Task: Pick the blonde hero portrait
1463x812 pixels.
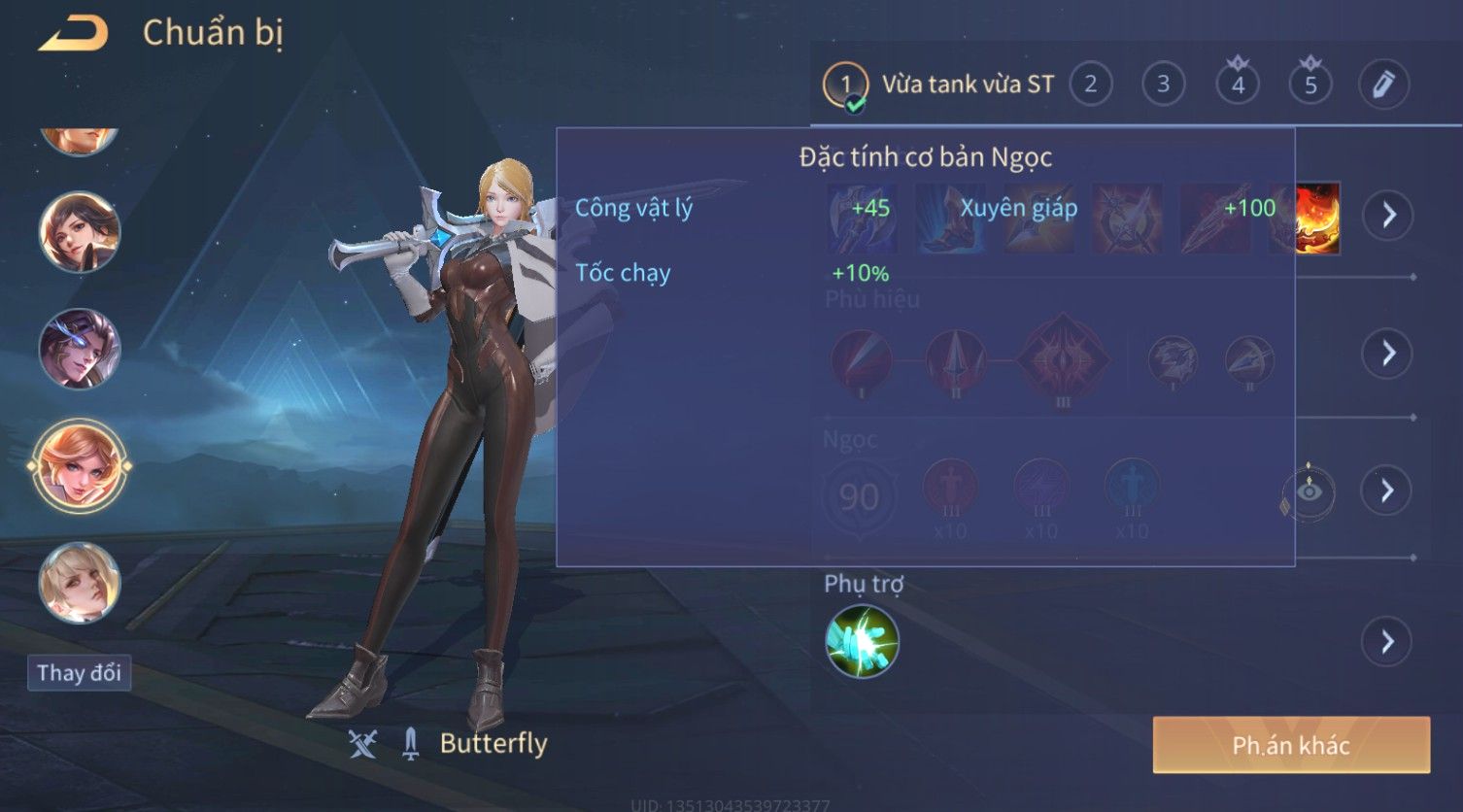Action: pos(80,583)
